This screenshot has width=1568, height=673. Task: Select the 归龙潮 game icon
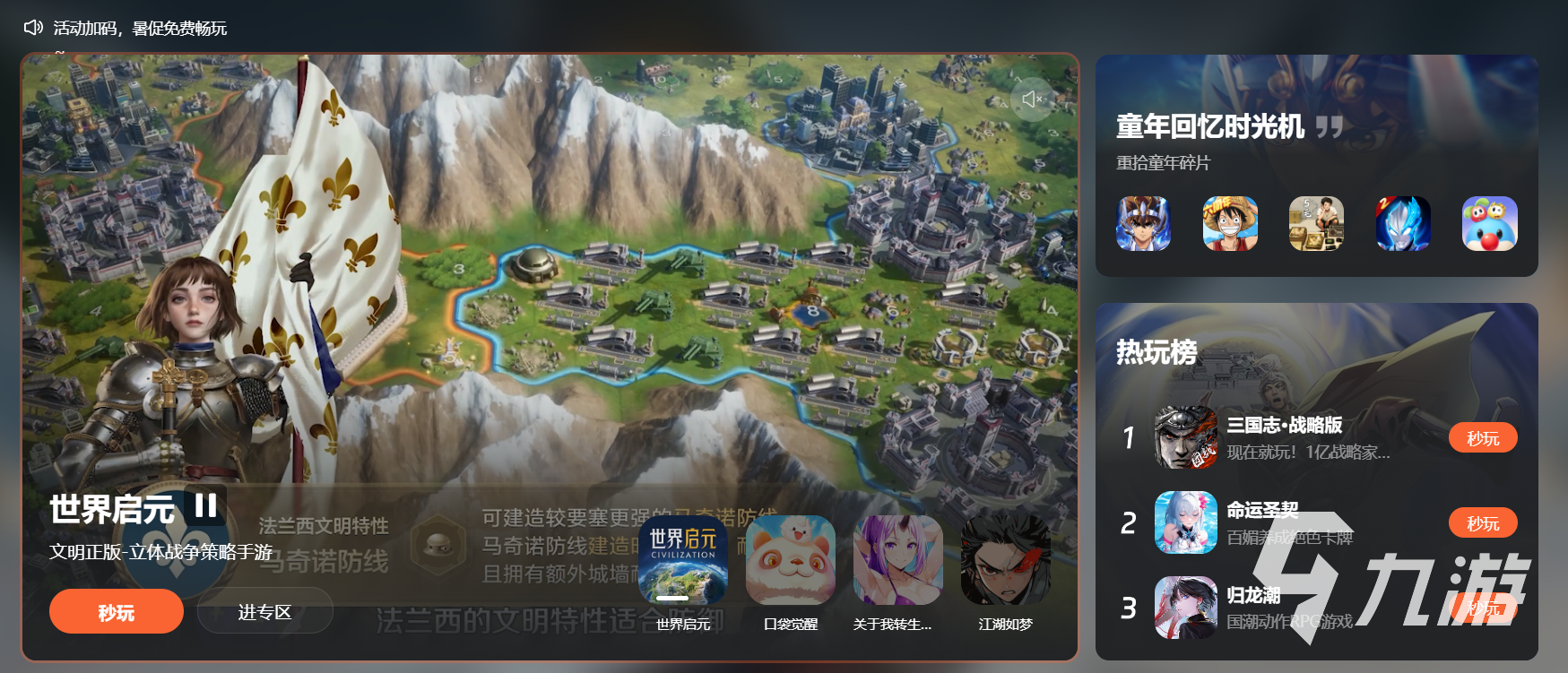coord(1185,608)
